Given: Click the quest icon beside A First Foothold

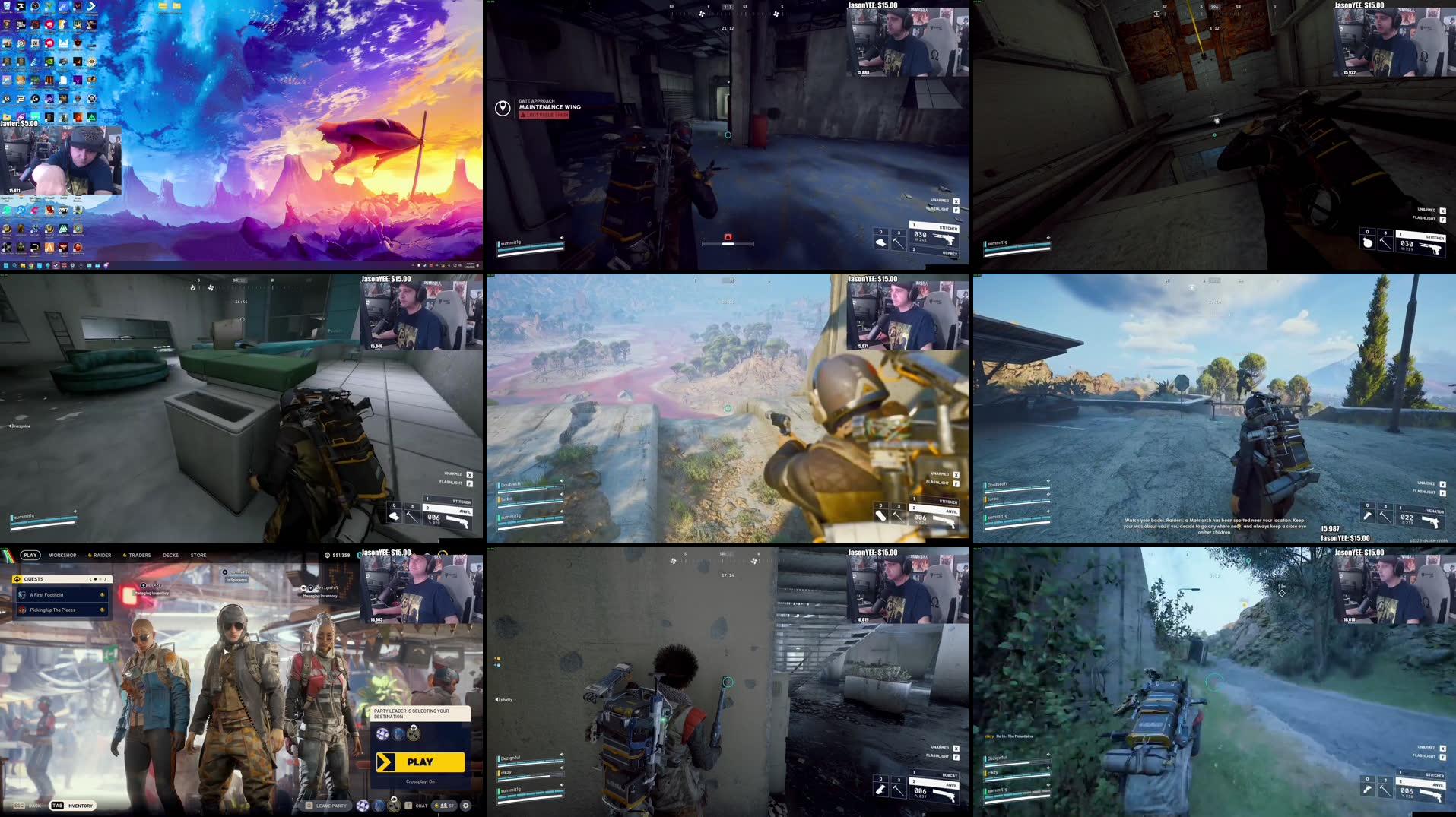Looking at the screenshot, I should [x=21, y=595].
